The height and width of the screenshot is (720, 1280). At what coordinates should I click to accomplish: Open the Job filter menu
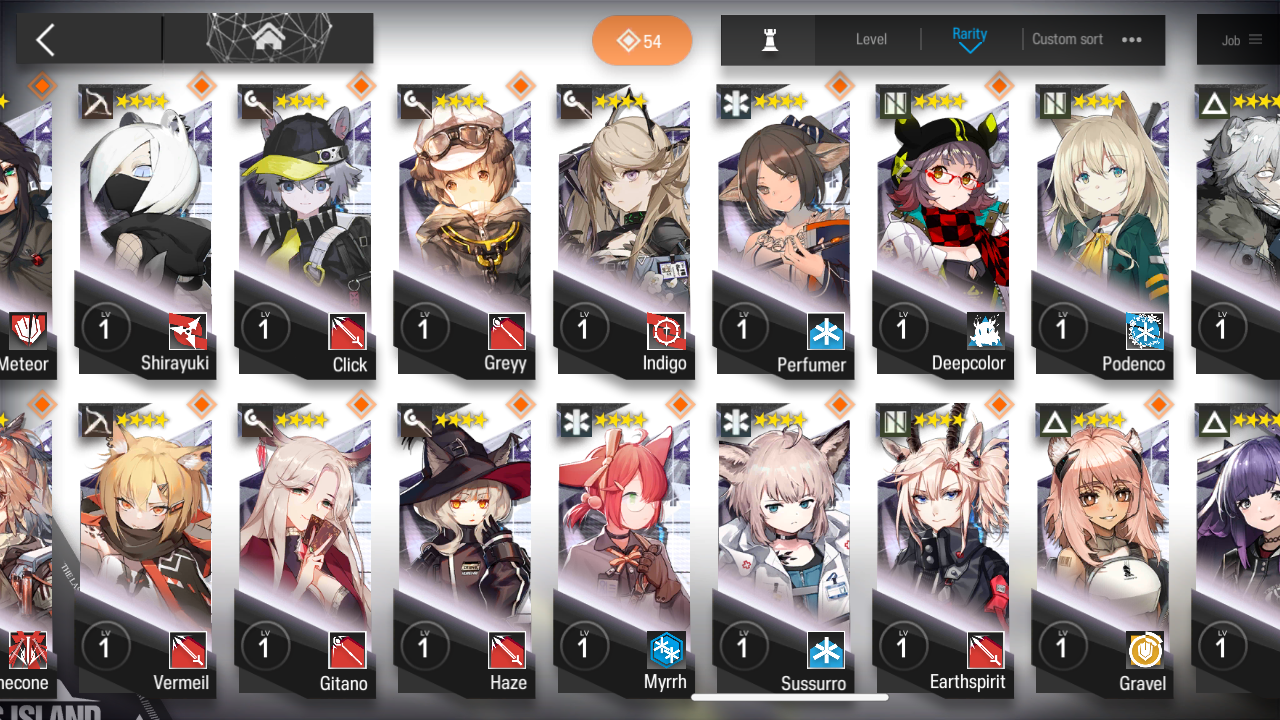coord(1241,40)
